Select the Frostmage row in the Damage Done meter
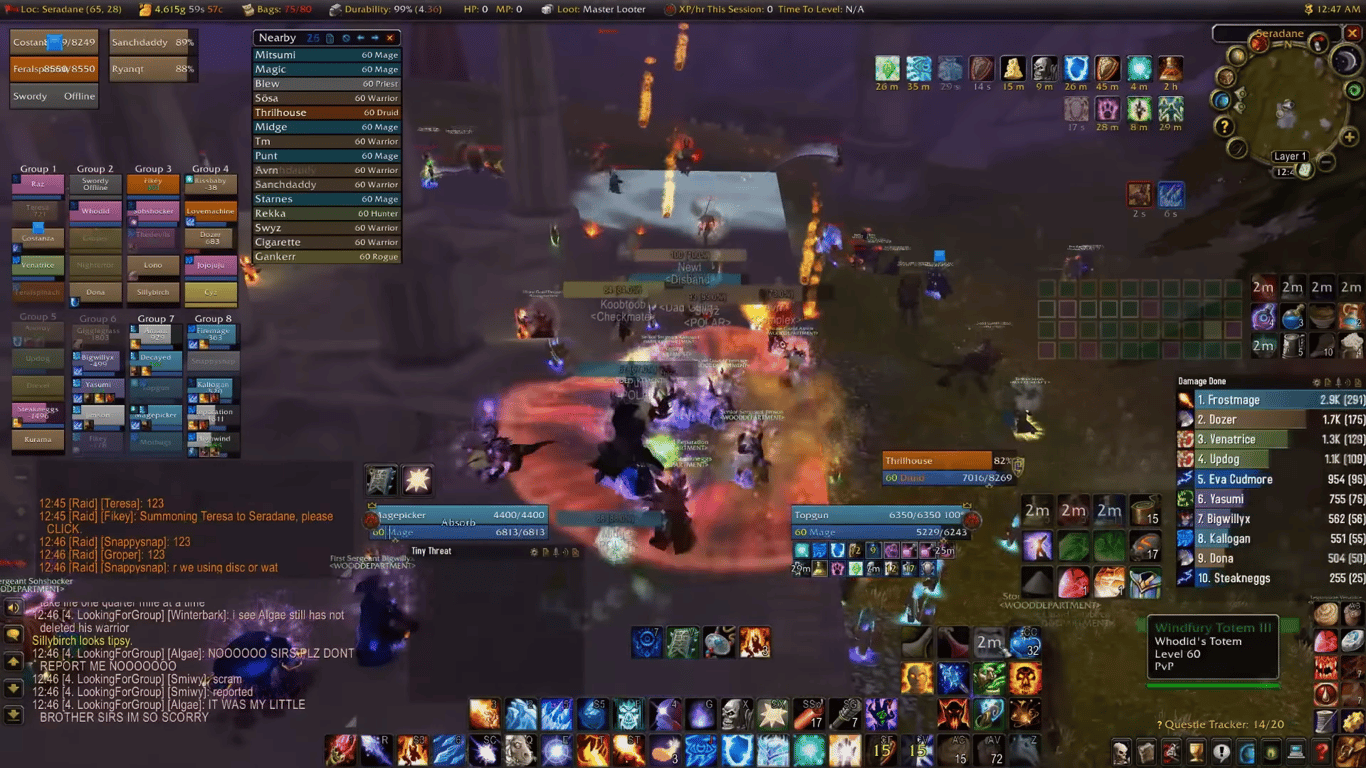The image size is (1366, 768). tap(1268, 399)
